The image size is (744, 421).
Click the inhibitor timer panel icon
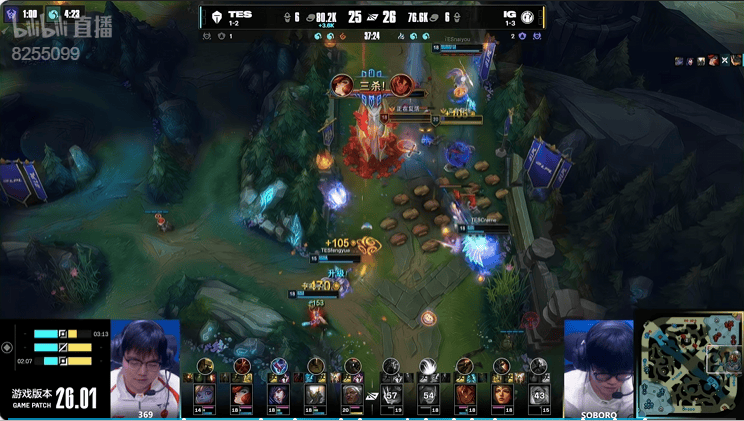click(x=8, y=347)
